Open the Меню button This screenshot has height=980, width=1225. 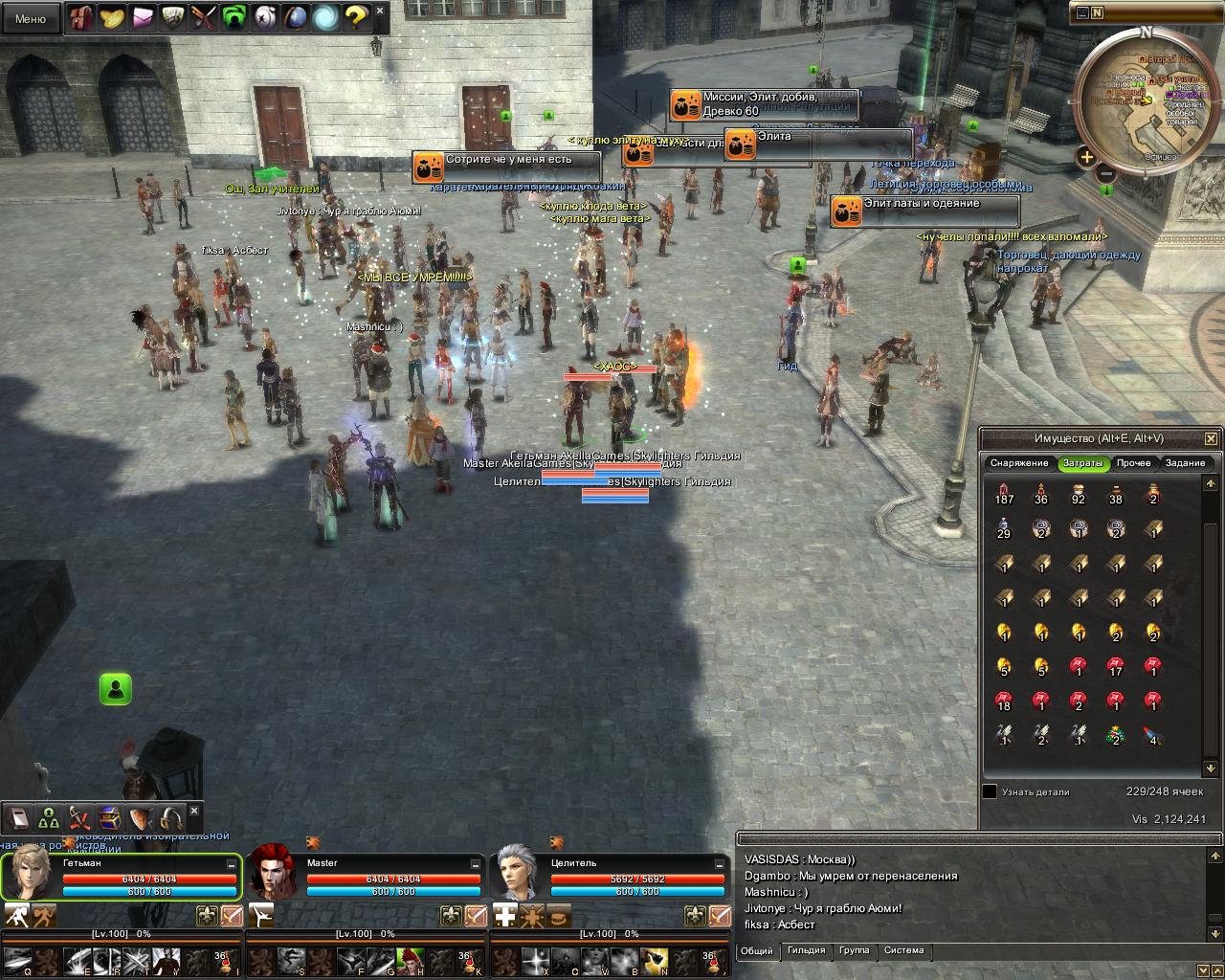(31, 18)
